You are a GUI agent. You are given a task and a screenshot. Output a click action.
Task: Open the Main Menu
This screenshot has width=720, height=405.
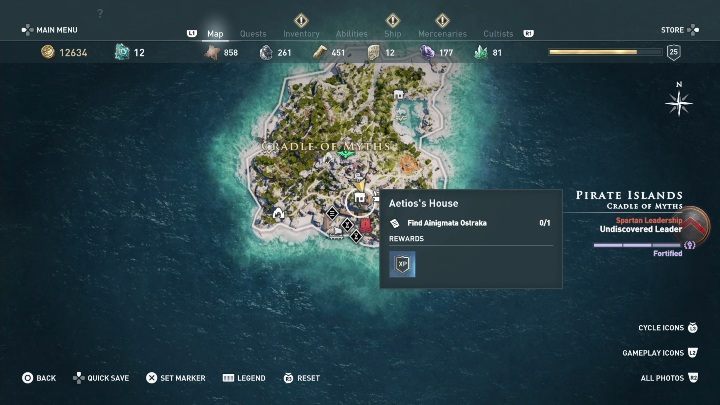tap(54, 31)
